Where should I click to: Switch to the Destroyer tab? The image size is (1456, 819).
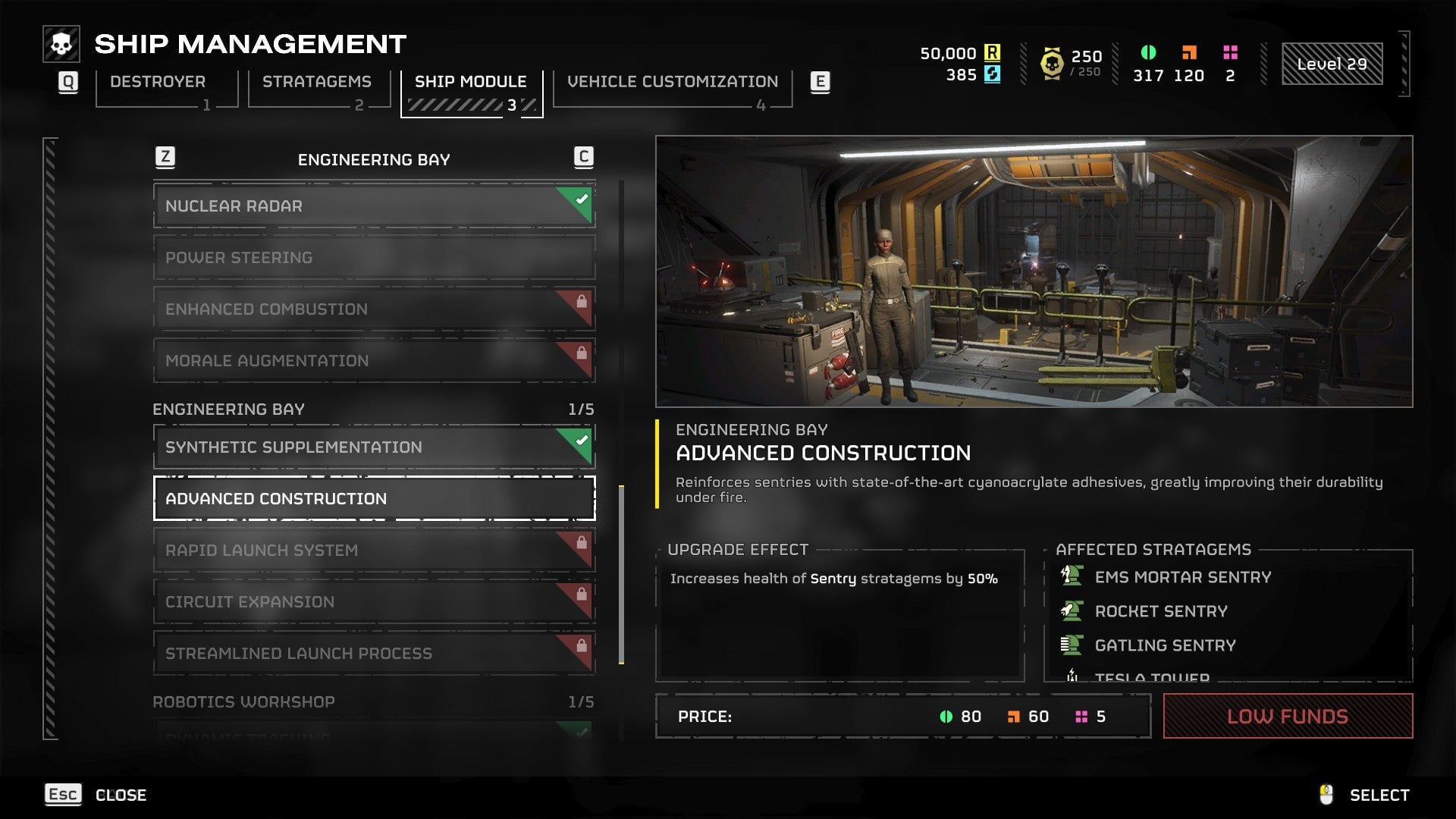(158, 82)
